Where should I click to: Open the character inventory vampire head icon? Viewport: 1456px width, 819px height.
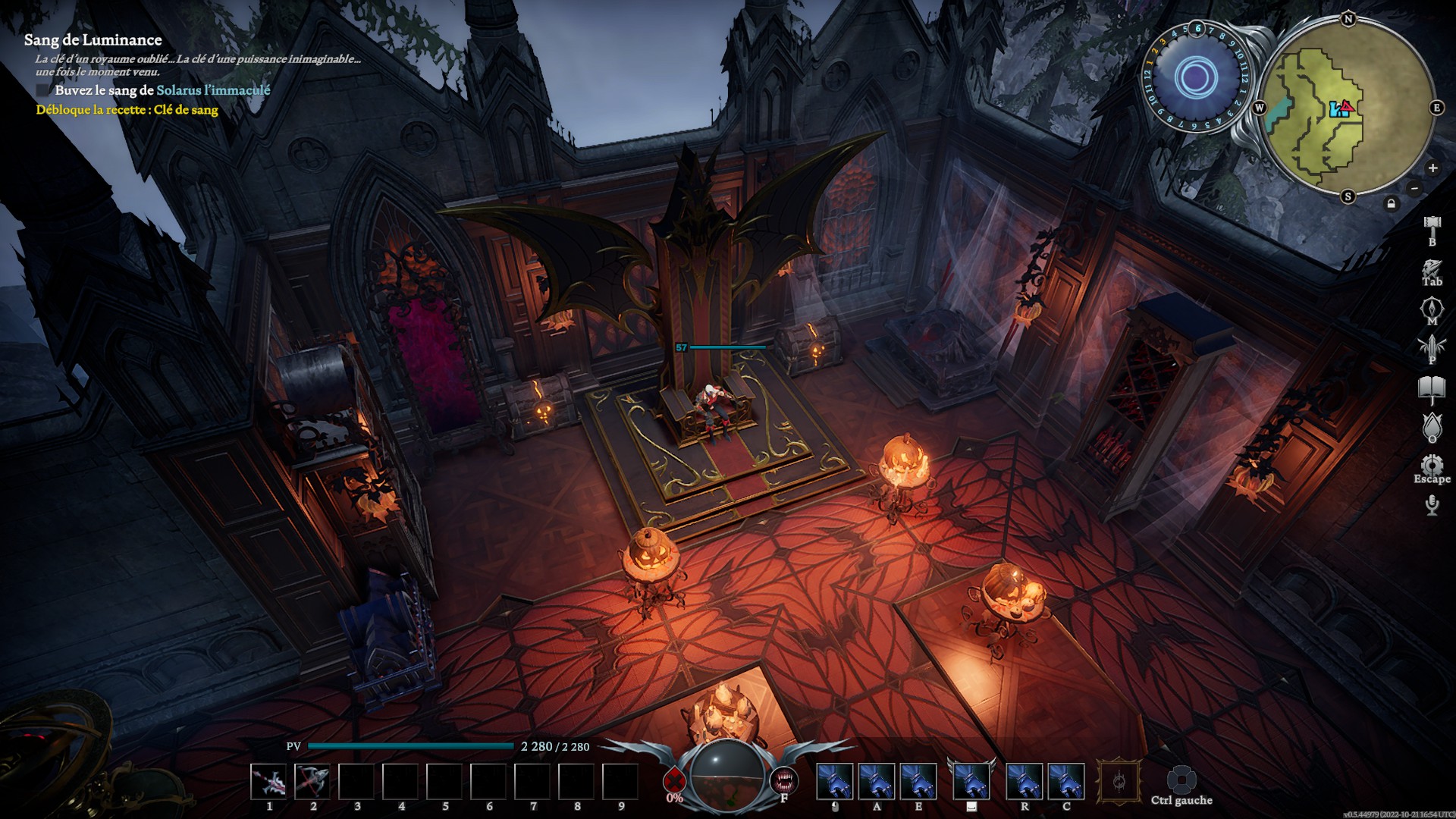(1432, 269)
